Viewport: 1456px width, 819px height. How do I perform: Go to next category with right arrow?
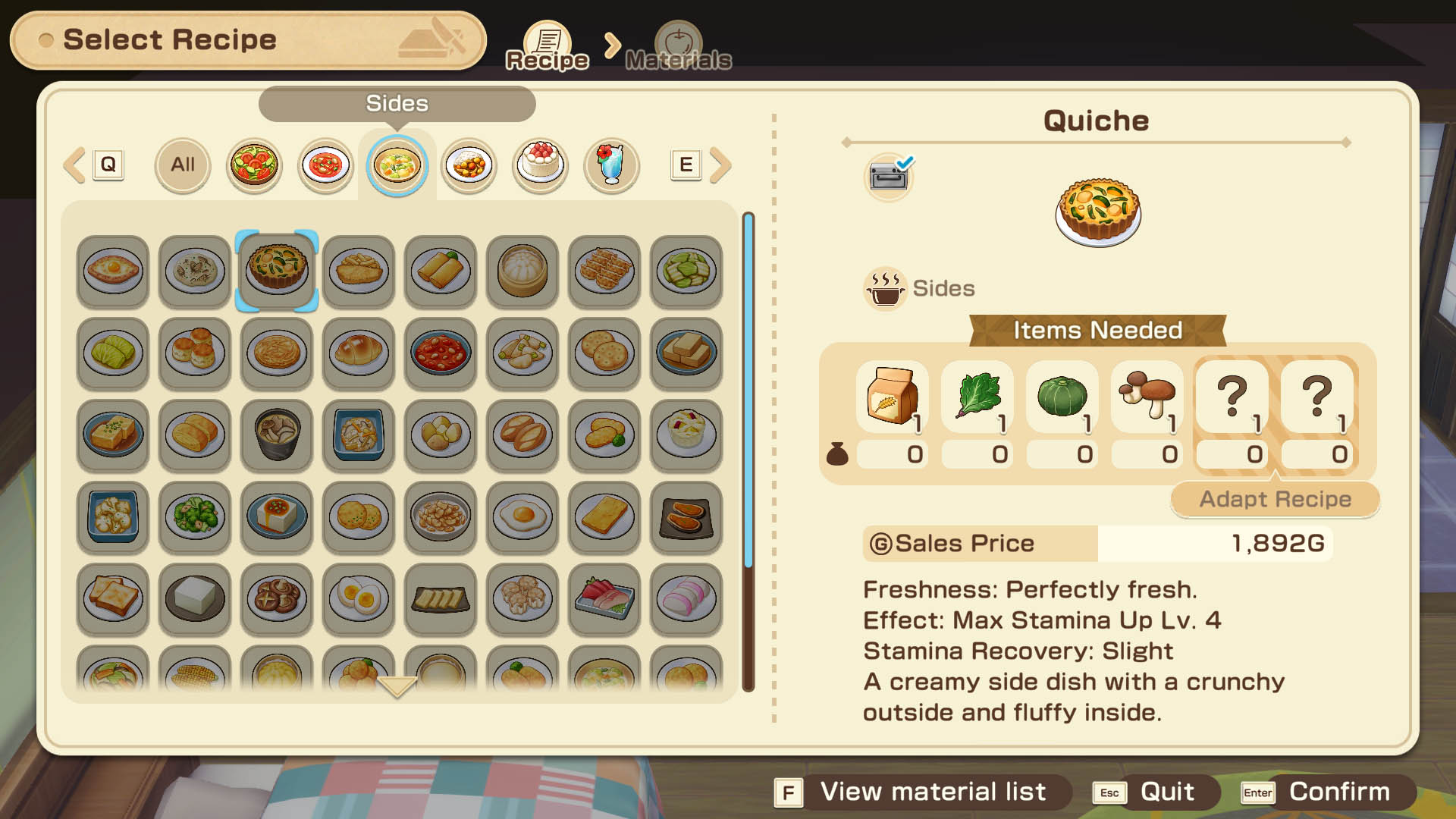[721, 165]
